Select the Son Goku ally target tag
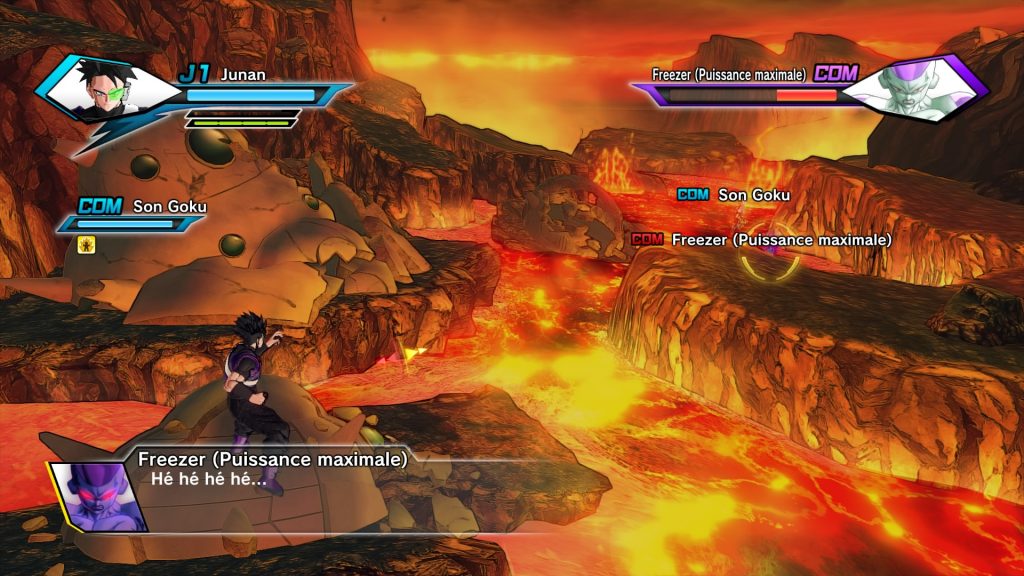1024x576 pixels. [x=734, y=194]
